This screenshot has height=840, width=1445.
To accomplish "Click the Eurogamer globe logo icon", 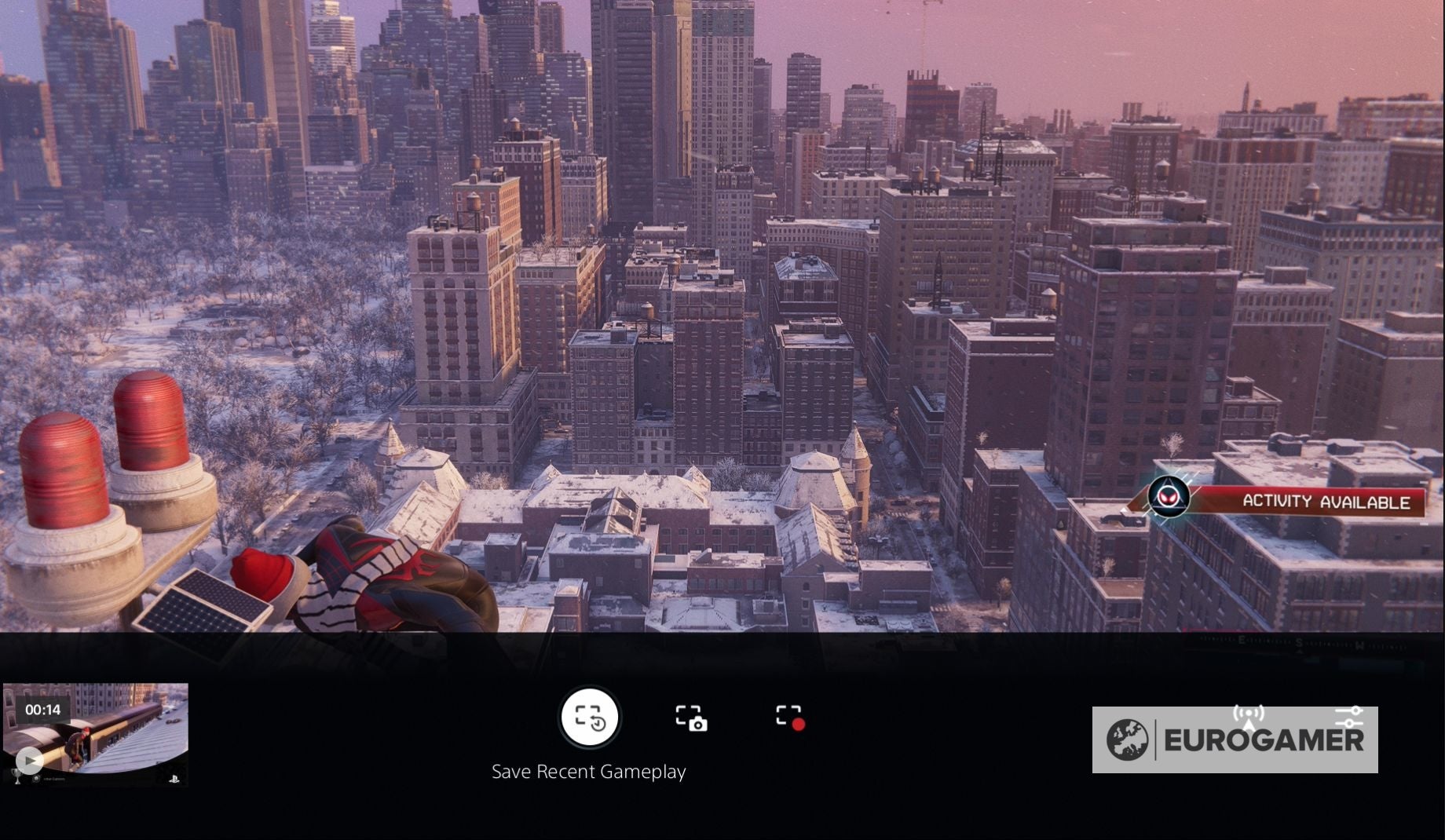I will pos(1129,738).
